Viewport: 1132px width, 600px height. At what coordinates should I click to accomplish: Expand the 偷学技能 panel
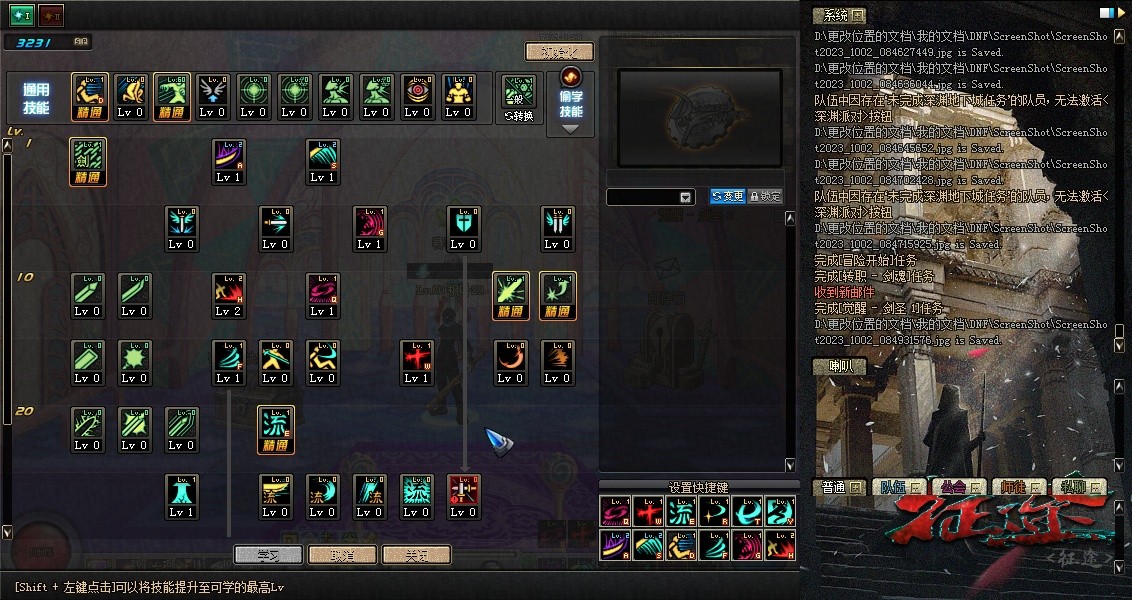pyautogui.click(x=571, y=127)
